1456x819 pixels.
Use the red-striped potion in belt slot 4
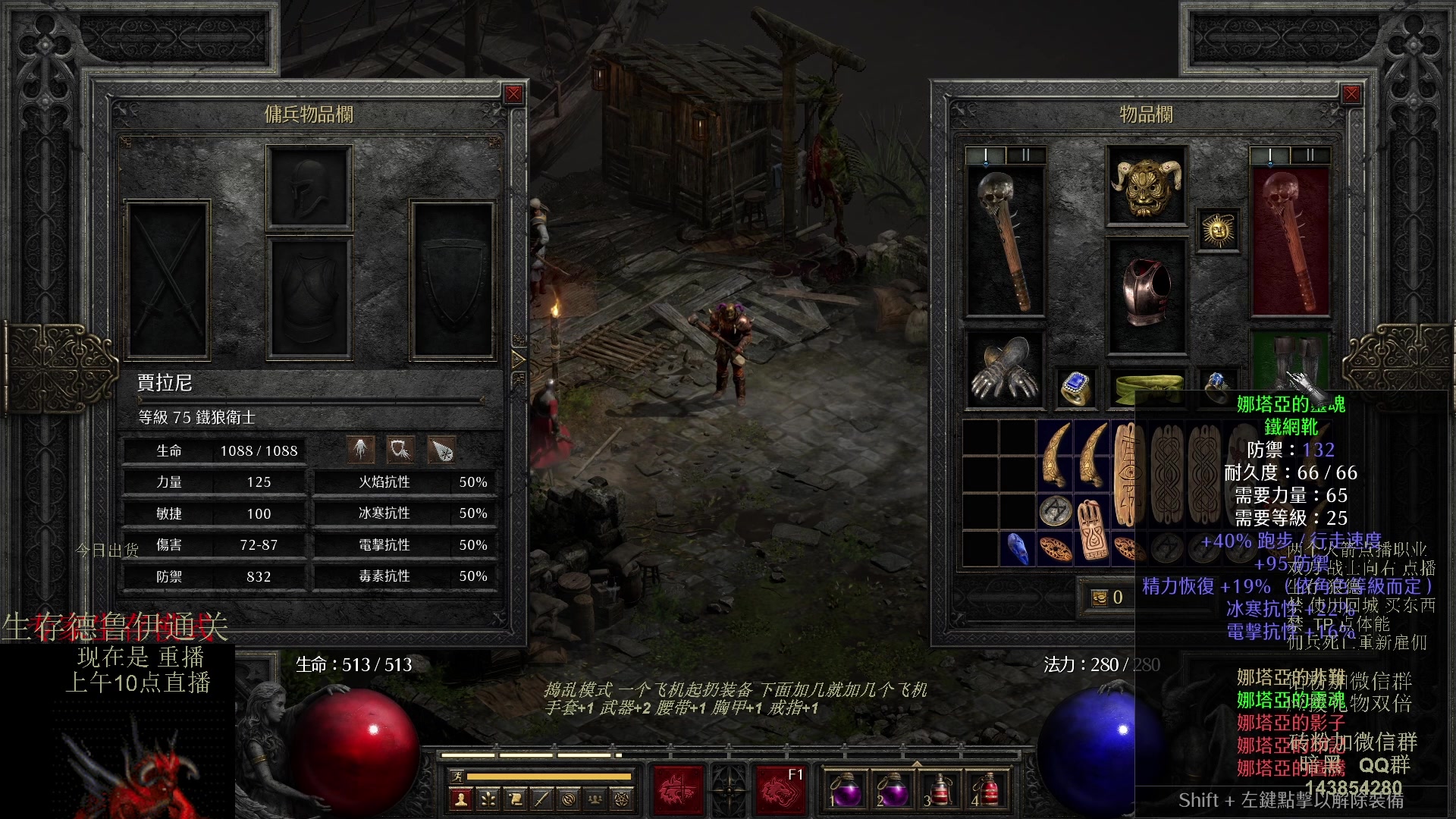986,789
